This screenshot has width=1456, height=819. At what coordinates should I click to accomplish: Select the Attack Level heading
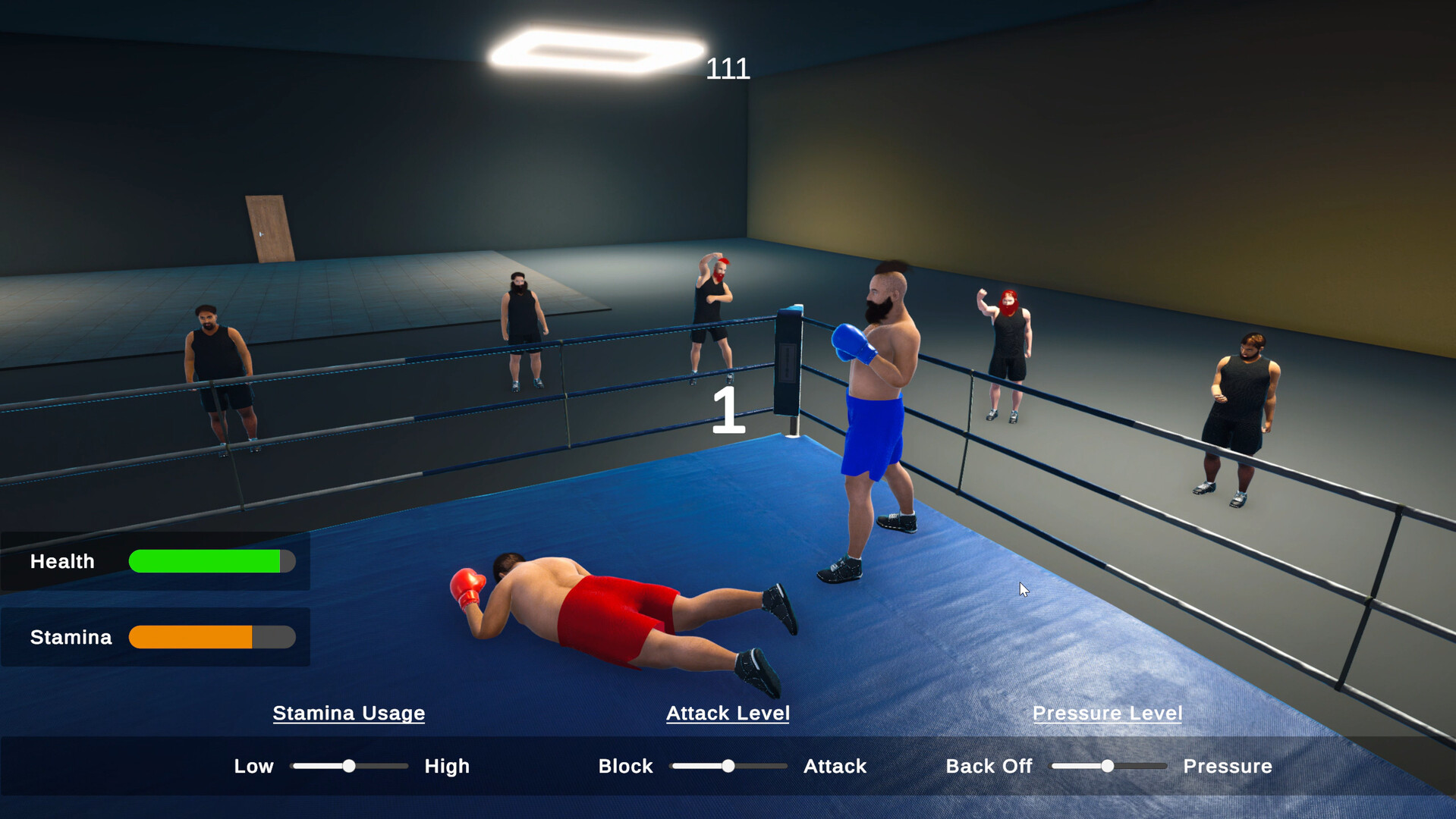[728, 713]
